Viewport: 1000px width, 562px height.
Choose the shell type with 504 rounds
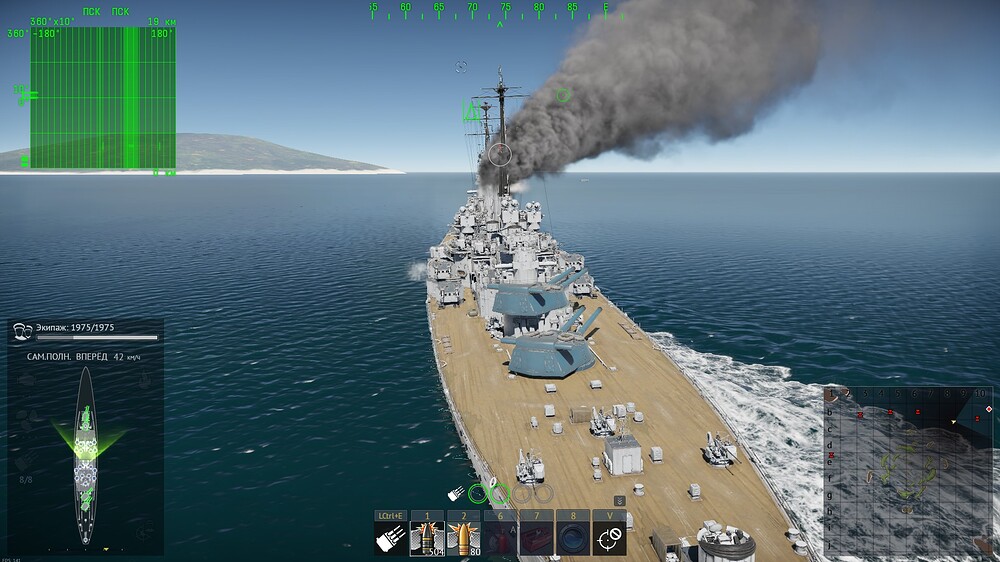click(427, 538)
